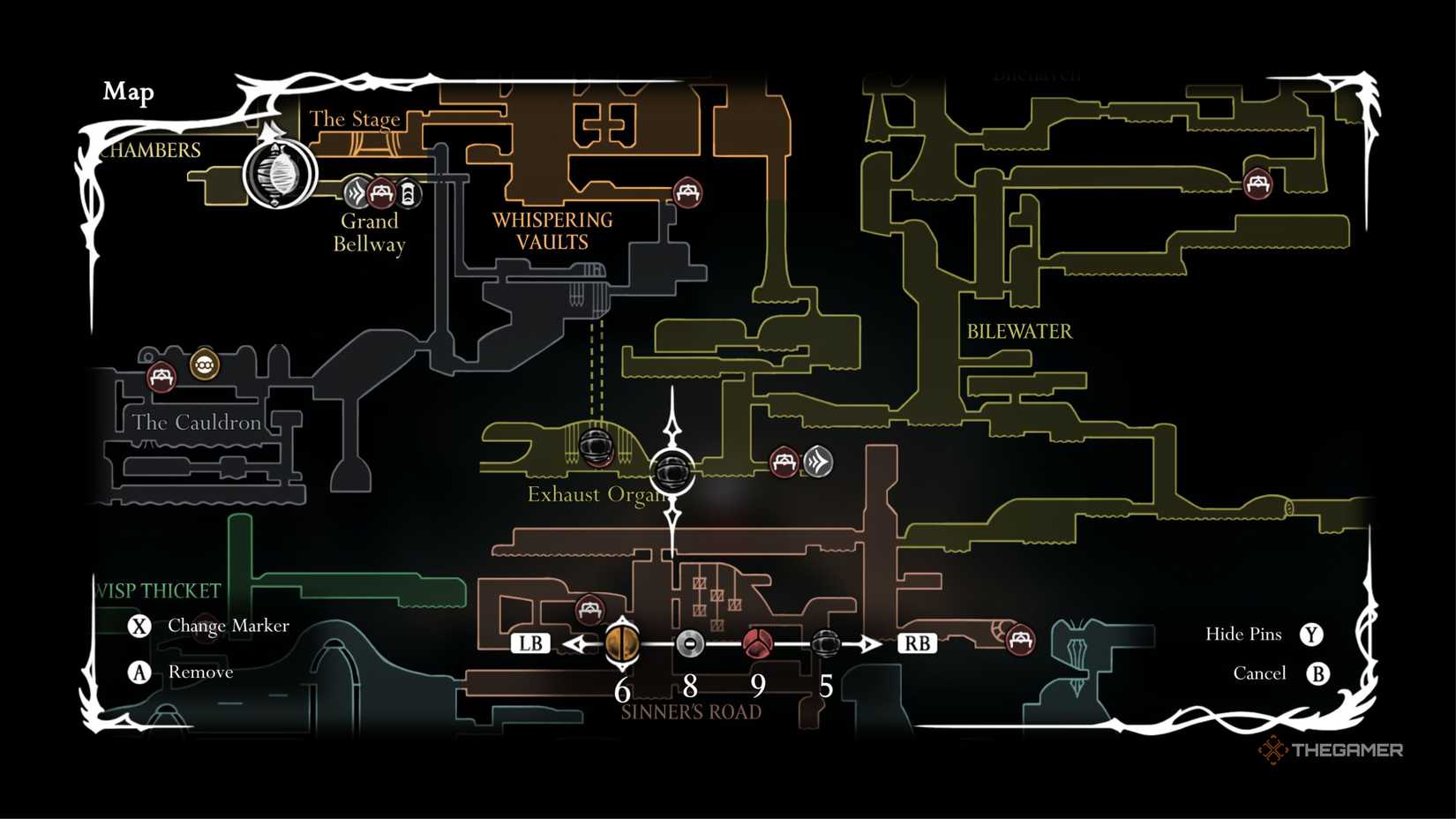
Task: Click the bench pin above Whispering Vaults
Action: [x=687, y=191]
